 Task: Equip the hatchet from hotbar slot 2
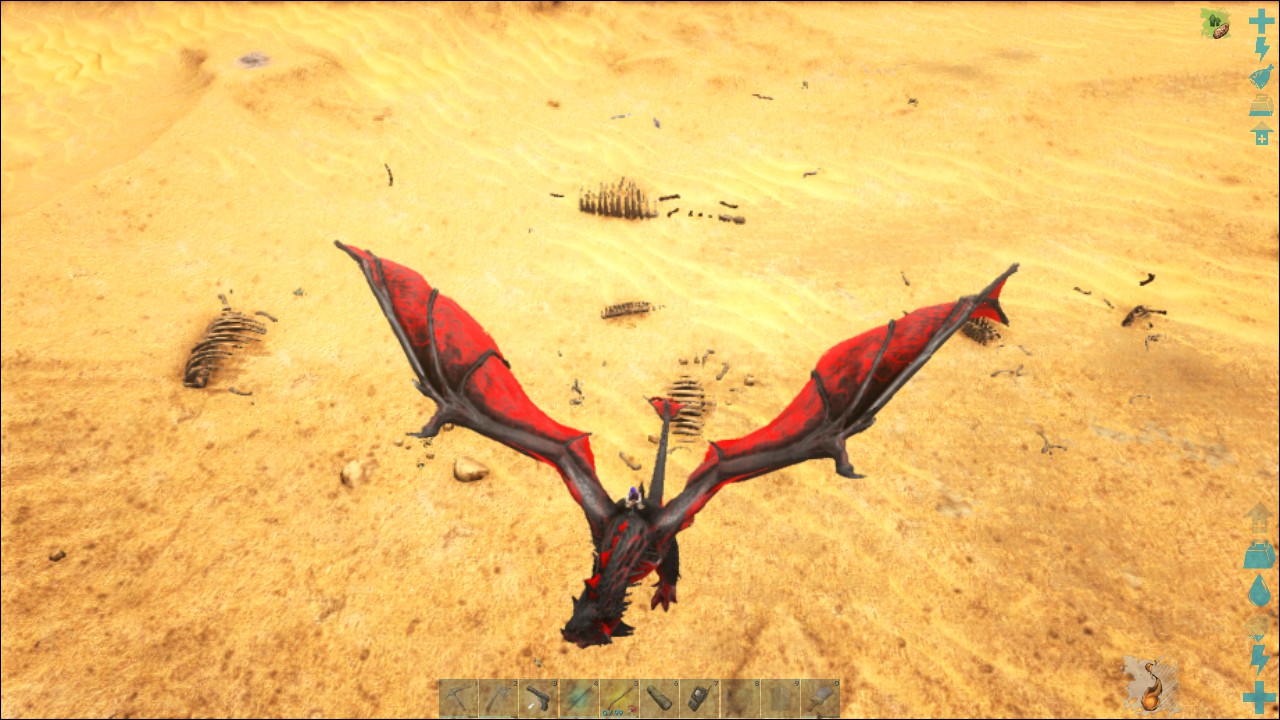(x=498, y=698)
